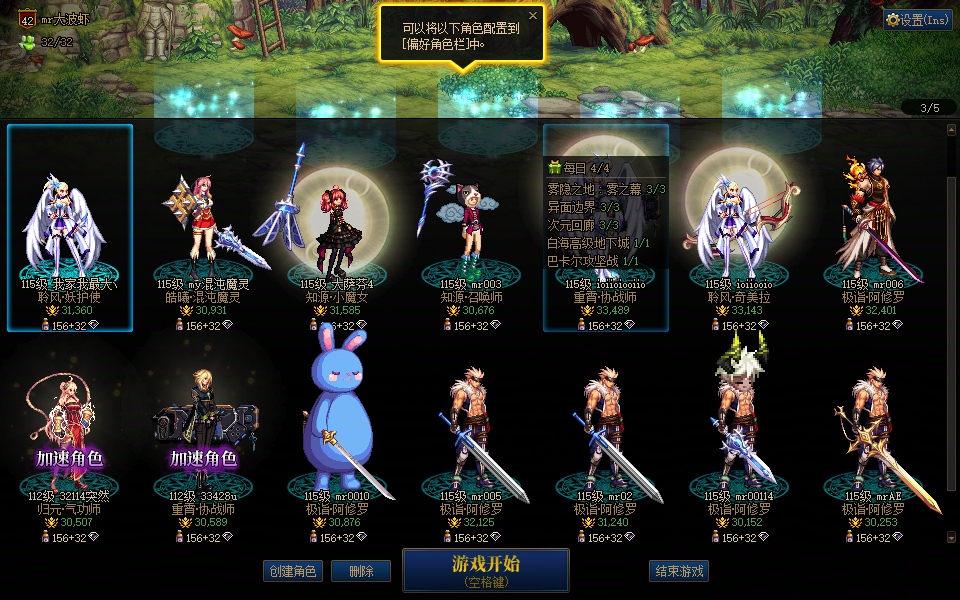The width and height of the screenshot is (960, 600).
Task: Click the character list scrollbar down arrow
Action: pos(951,538)
